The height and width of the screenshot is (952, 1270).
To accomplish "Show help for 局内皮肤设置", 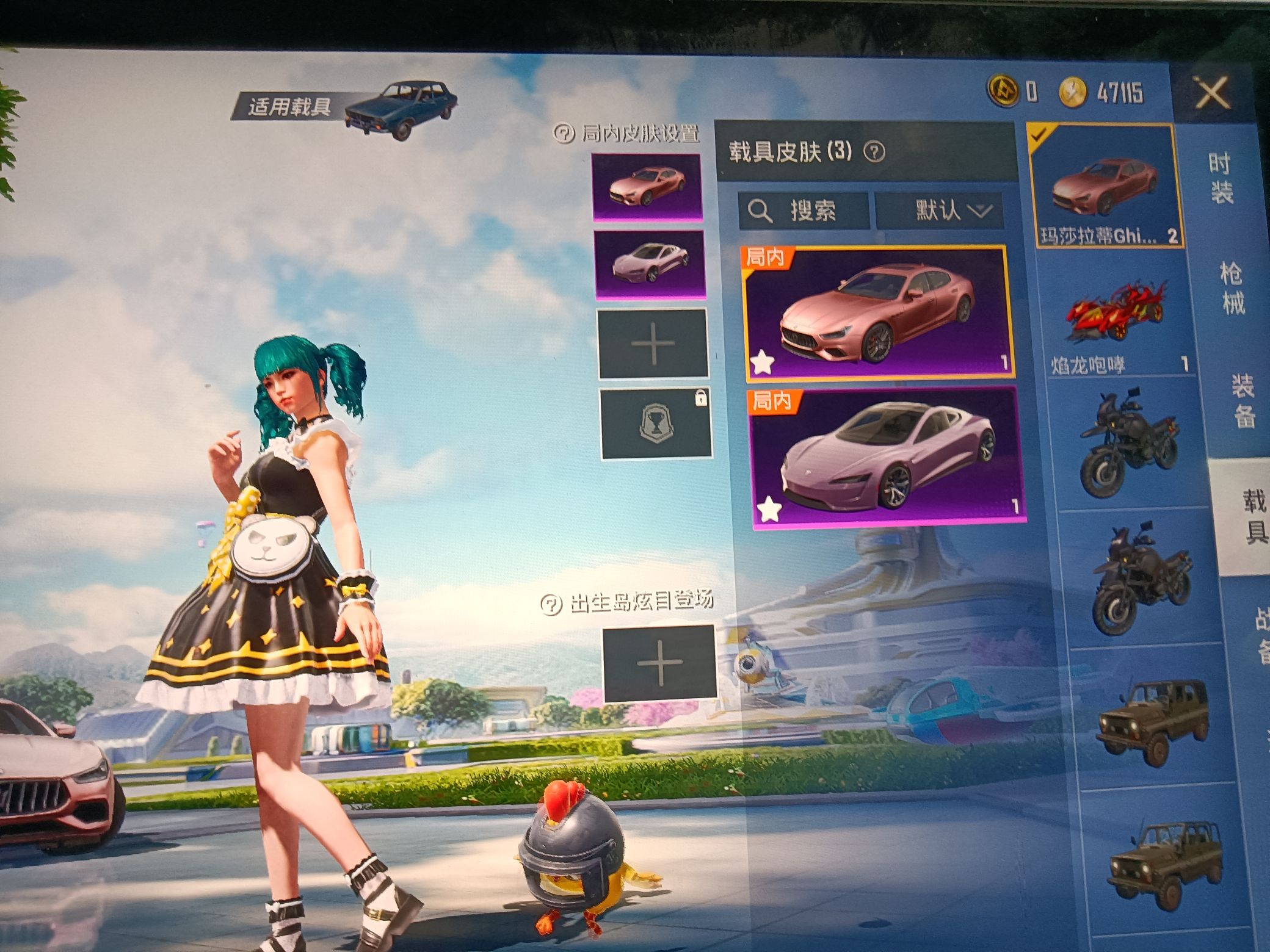I will pos(564,132).
